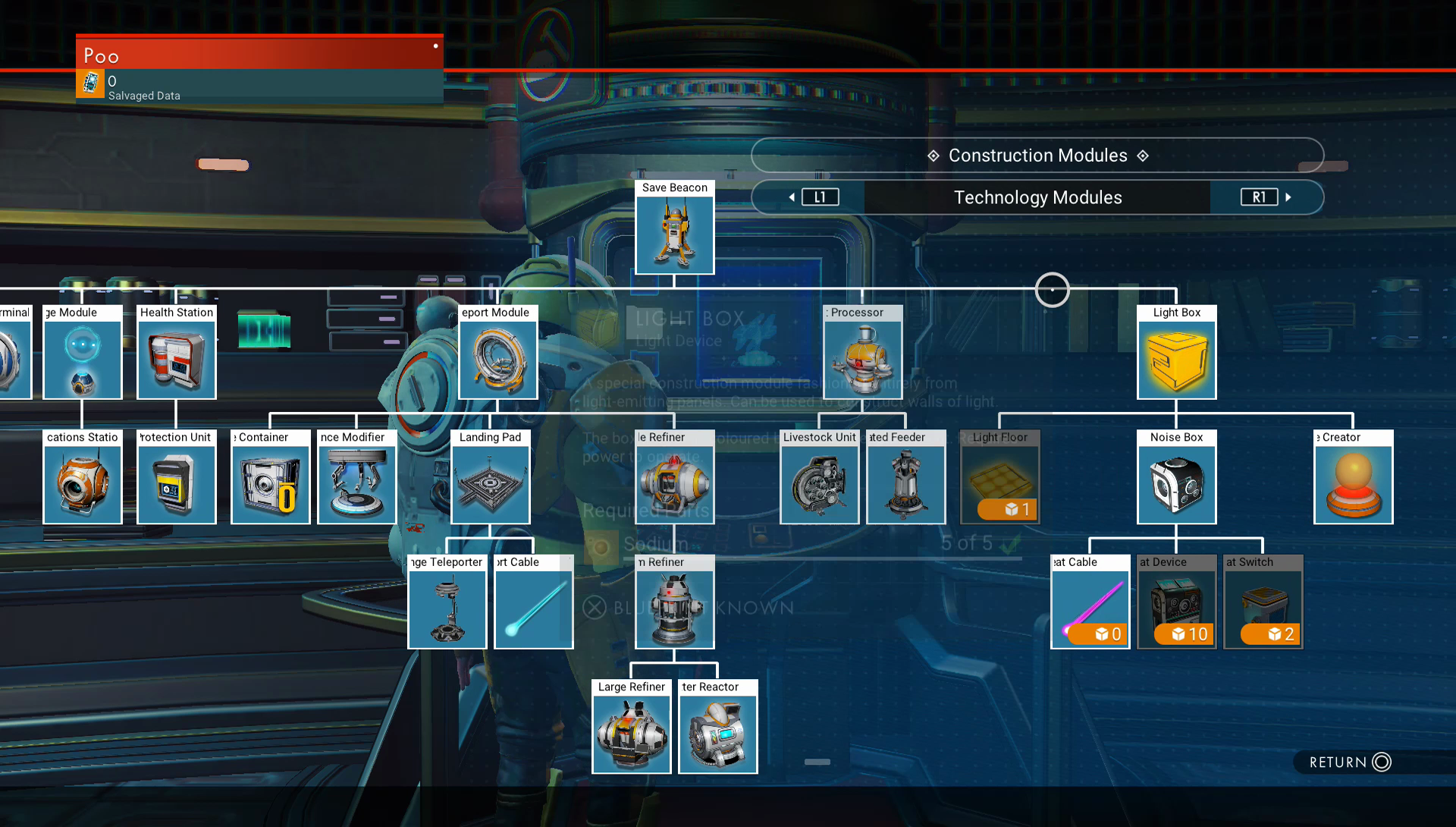The width and height of the screenshot is (1456, 827).
Task: Click the circular marker on the tree branch
Action: 1052,289
